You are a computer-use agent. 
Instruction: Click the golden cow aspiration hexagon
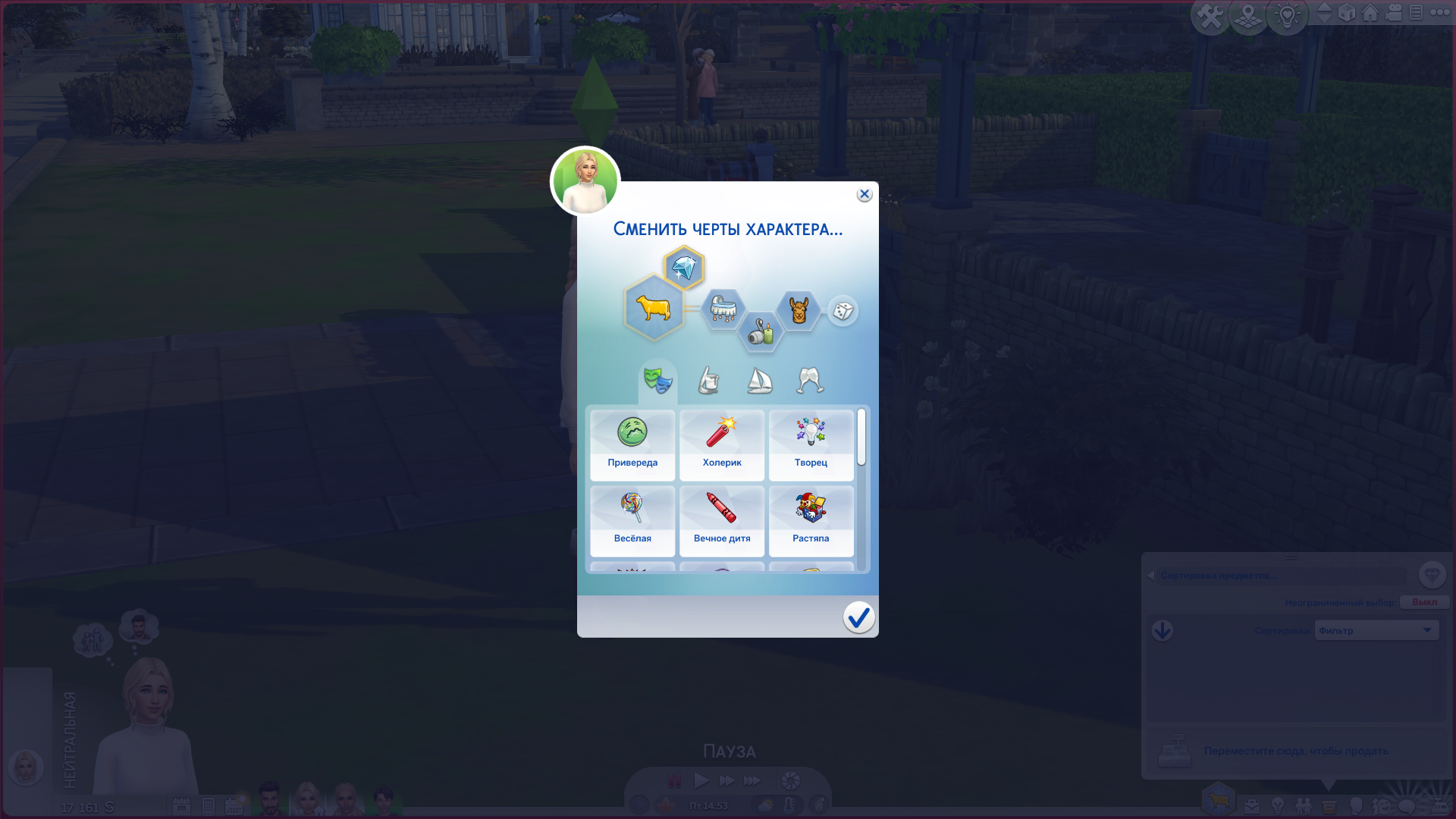coord(654,308)
